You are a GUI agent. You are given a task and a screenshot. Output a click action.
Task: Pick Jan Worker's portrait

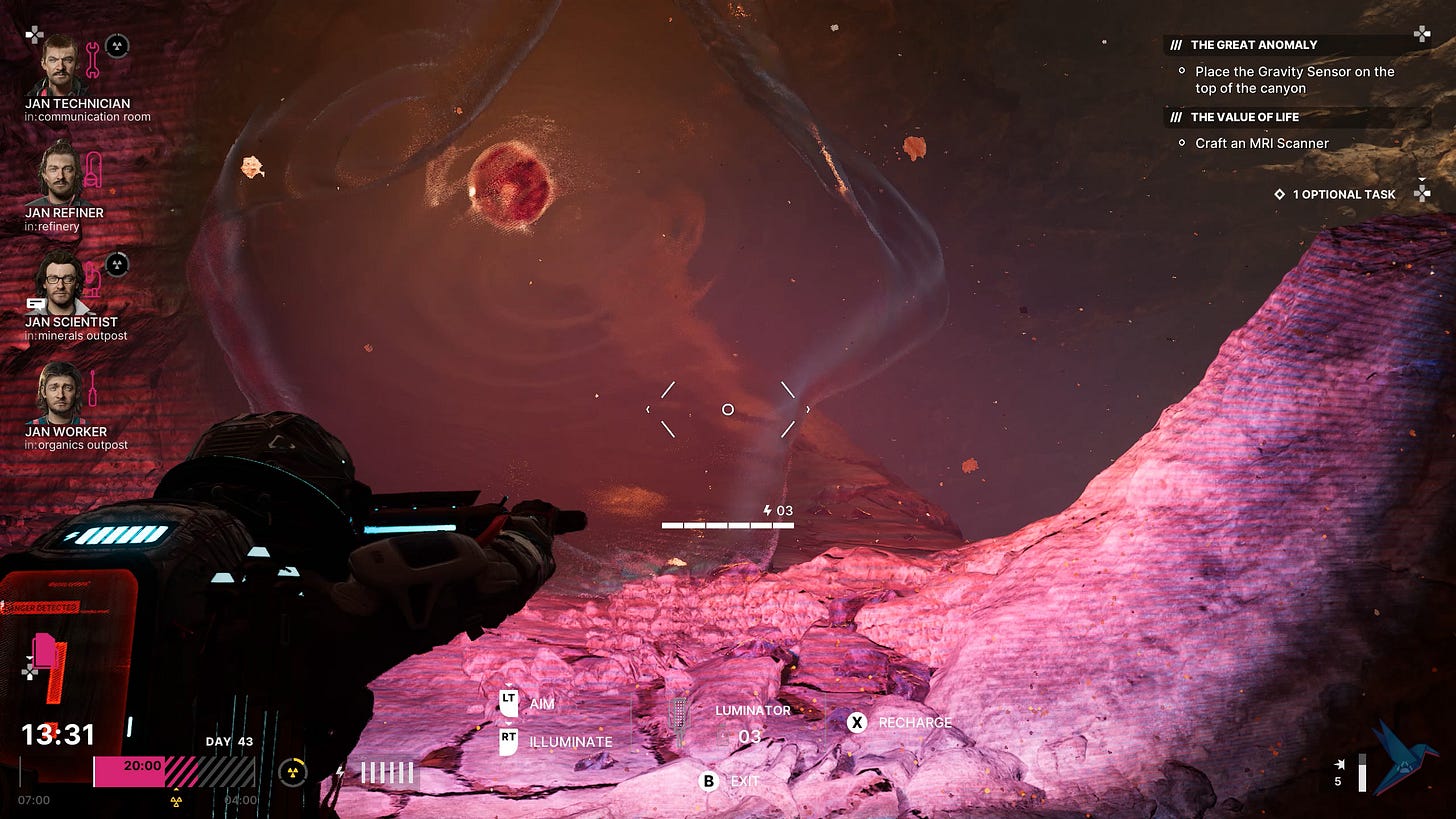(x=60, y=392)
